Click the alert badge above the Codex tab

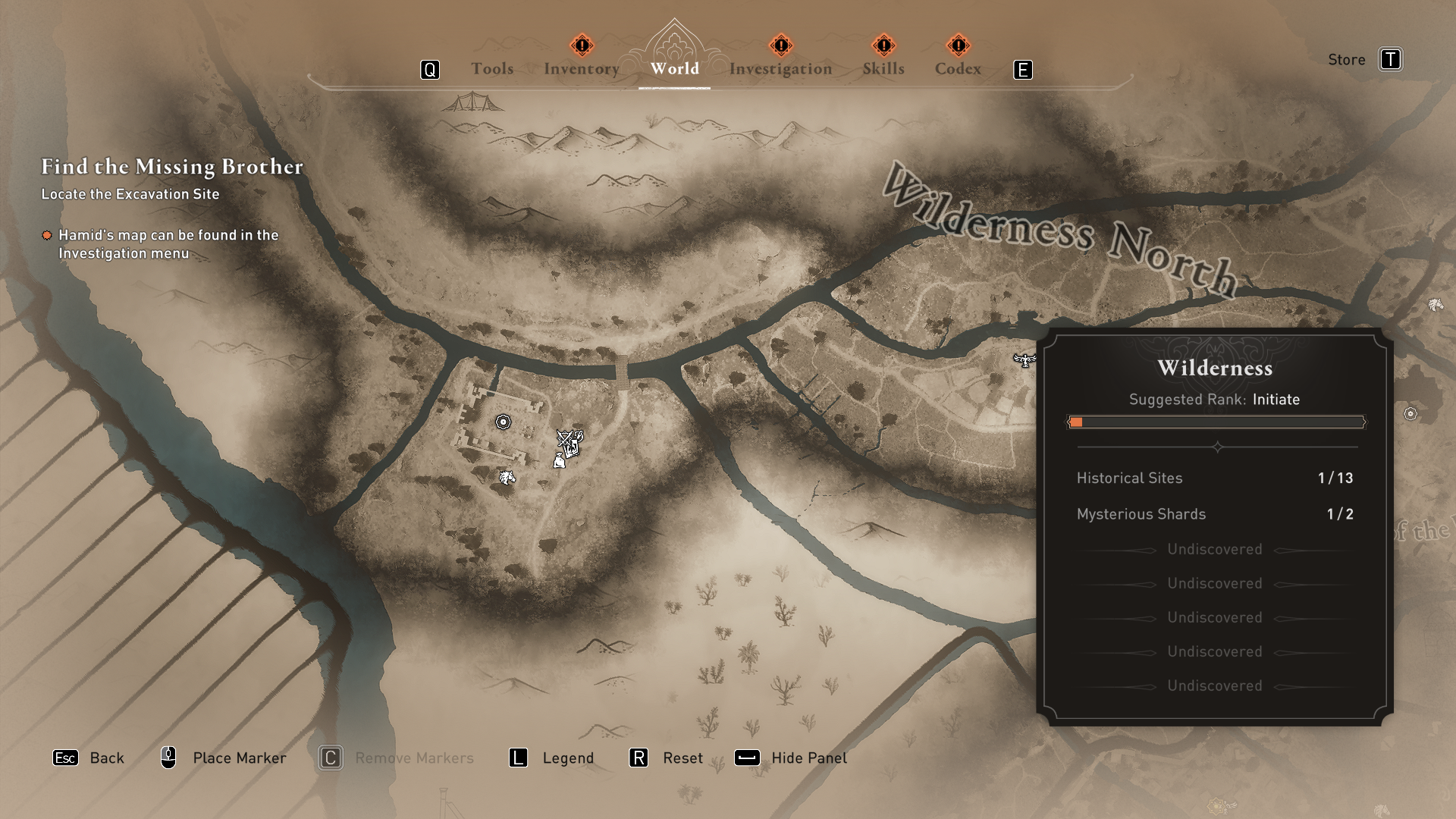pos(959,45)
